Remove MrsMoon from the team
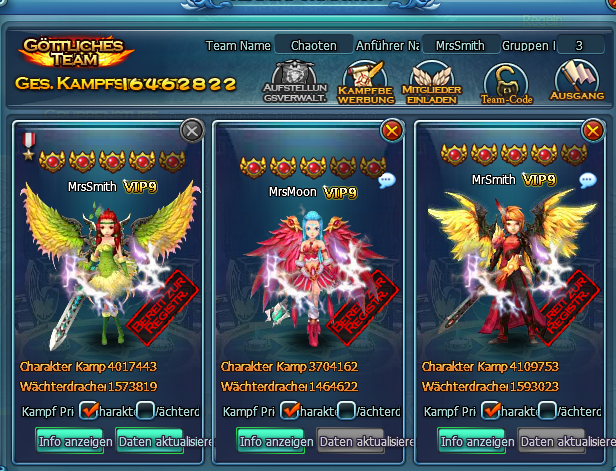 click(x=392, y=130)
